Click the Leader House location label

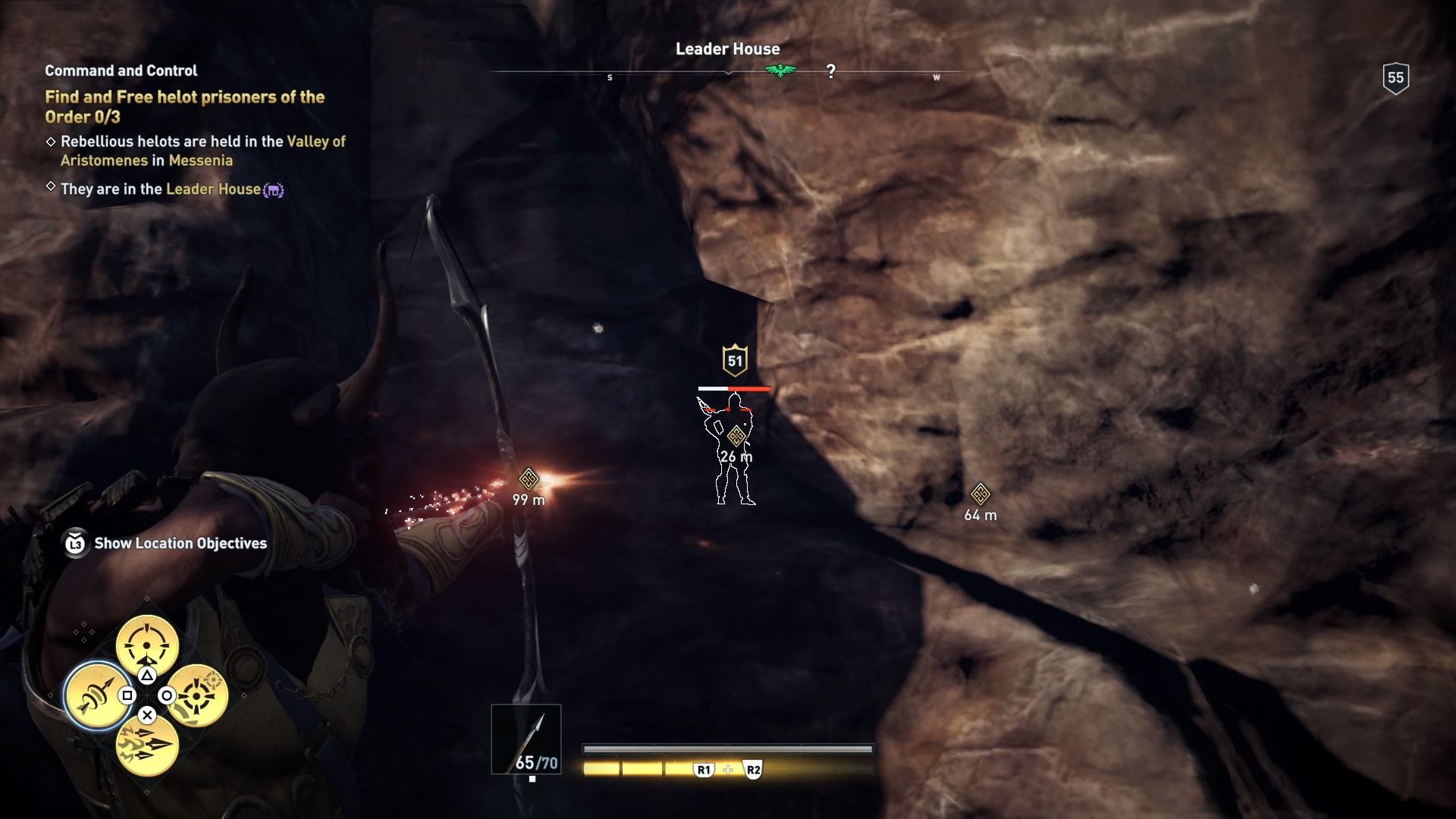click(727, 49)
